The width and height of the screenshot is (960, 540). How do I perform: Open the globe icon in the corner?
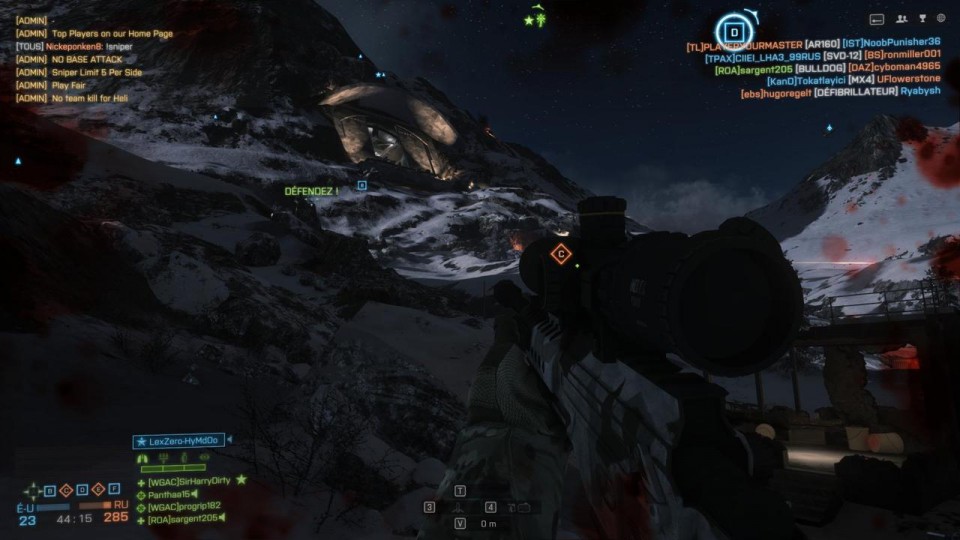[941, 18]
